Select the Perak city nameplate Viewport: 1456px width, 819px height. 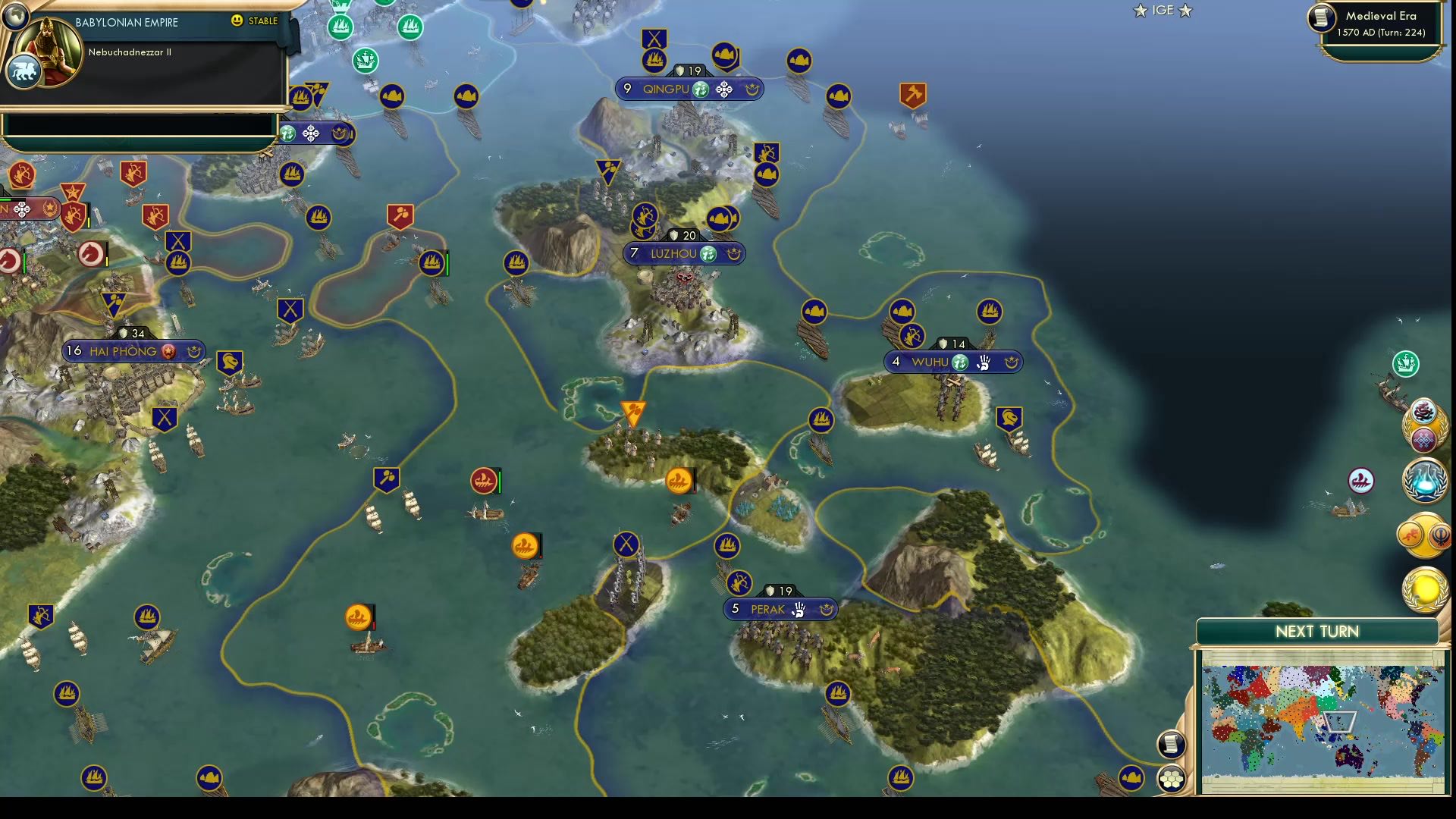[x=768, y=608]
